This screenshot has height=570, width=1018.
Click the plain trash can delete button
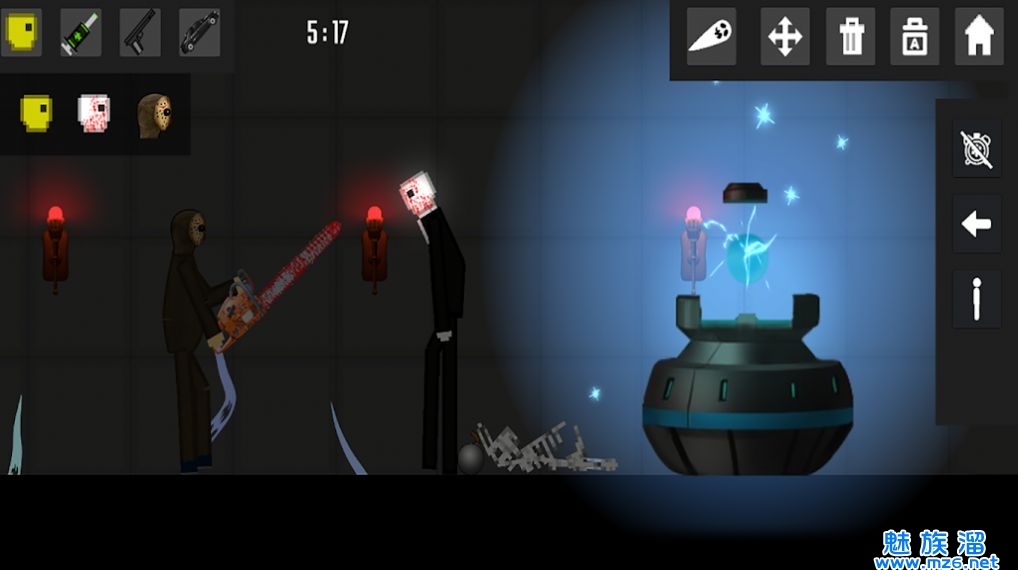tap(850, 37)
